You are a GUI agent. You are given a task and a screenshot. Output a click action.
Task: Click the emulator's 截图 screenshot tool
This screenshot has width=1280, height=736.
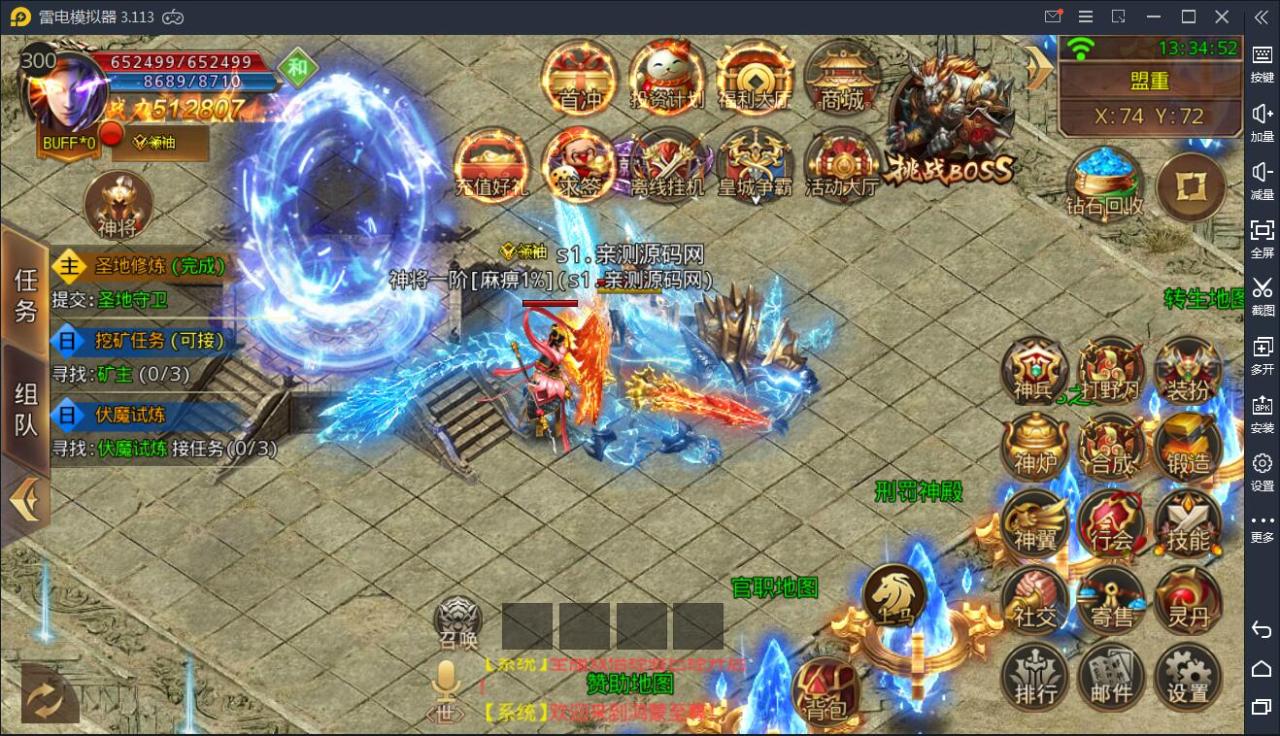pyautogui.click(x=1262, y=294)
